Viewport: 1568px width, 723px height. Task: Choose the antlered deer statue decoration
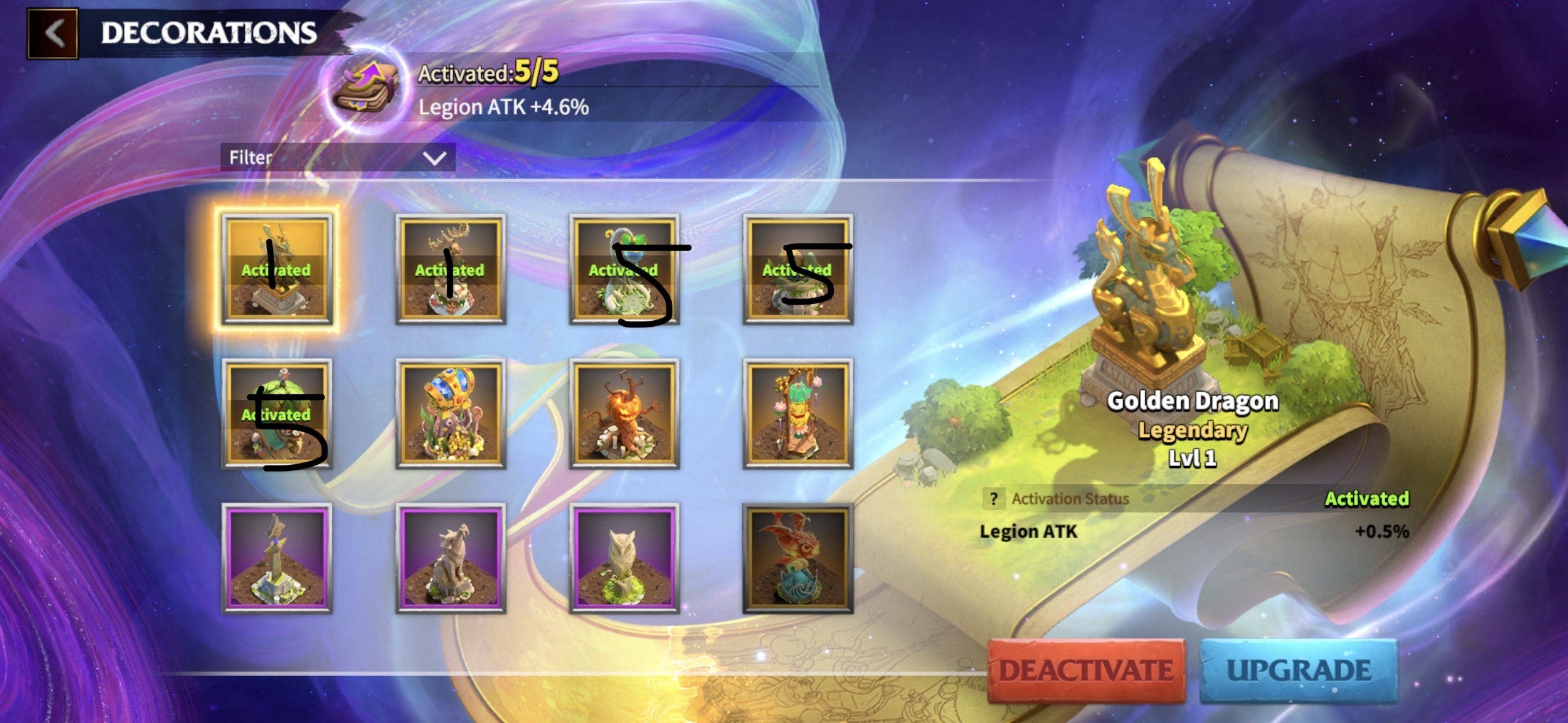[x=450, y=270]
